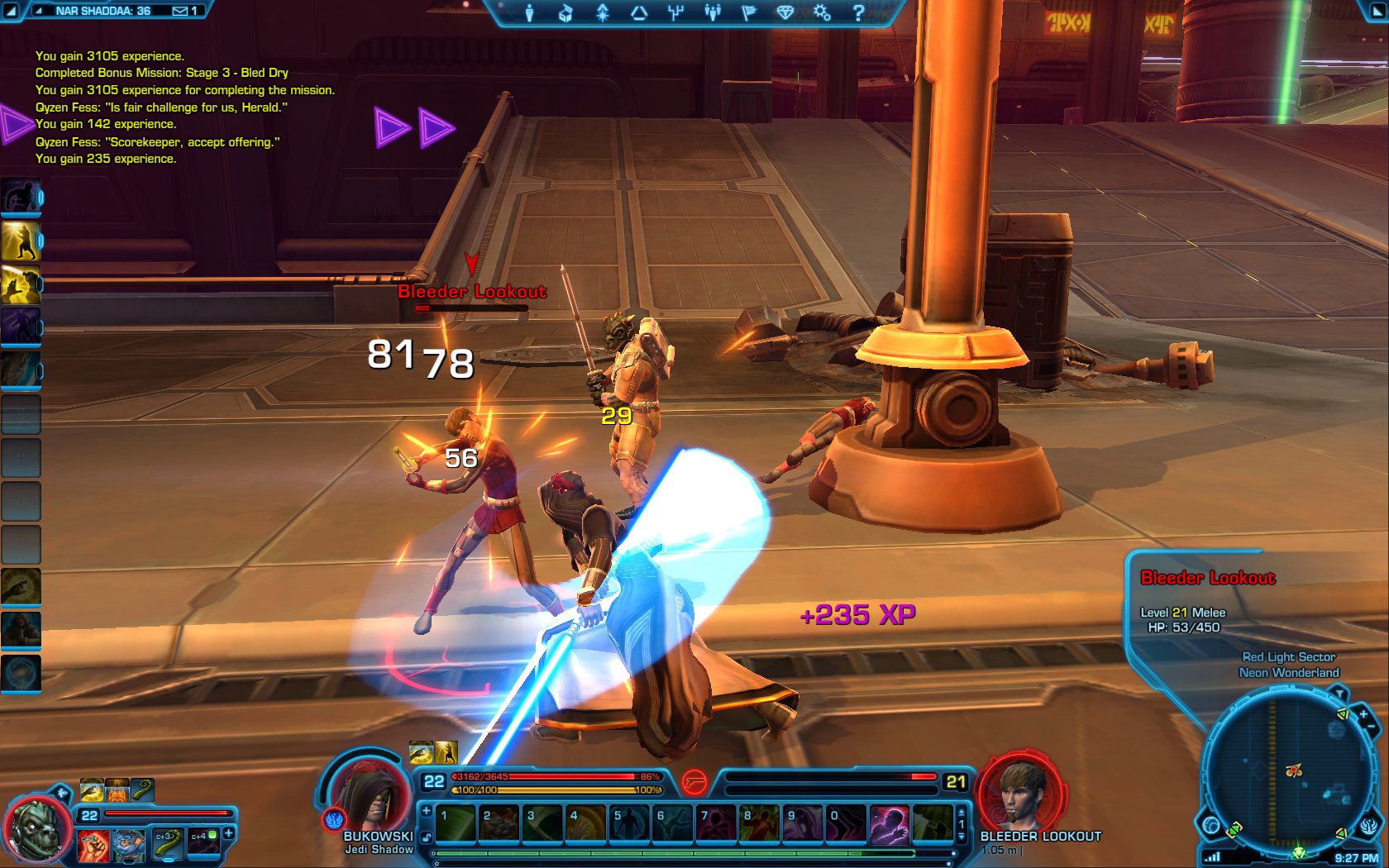Viewport: 1389px width, 868px height.
Task: Open the question mark help menu
Action: point(858,13)
